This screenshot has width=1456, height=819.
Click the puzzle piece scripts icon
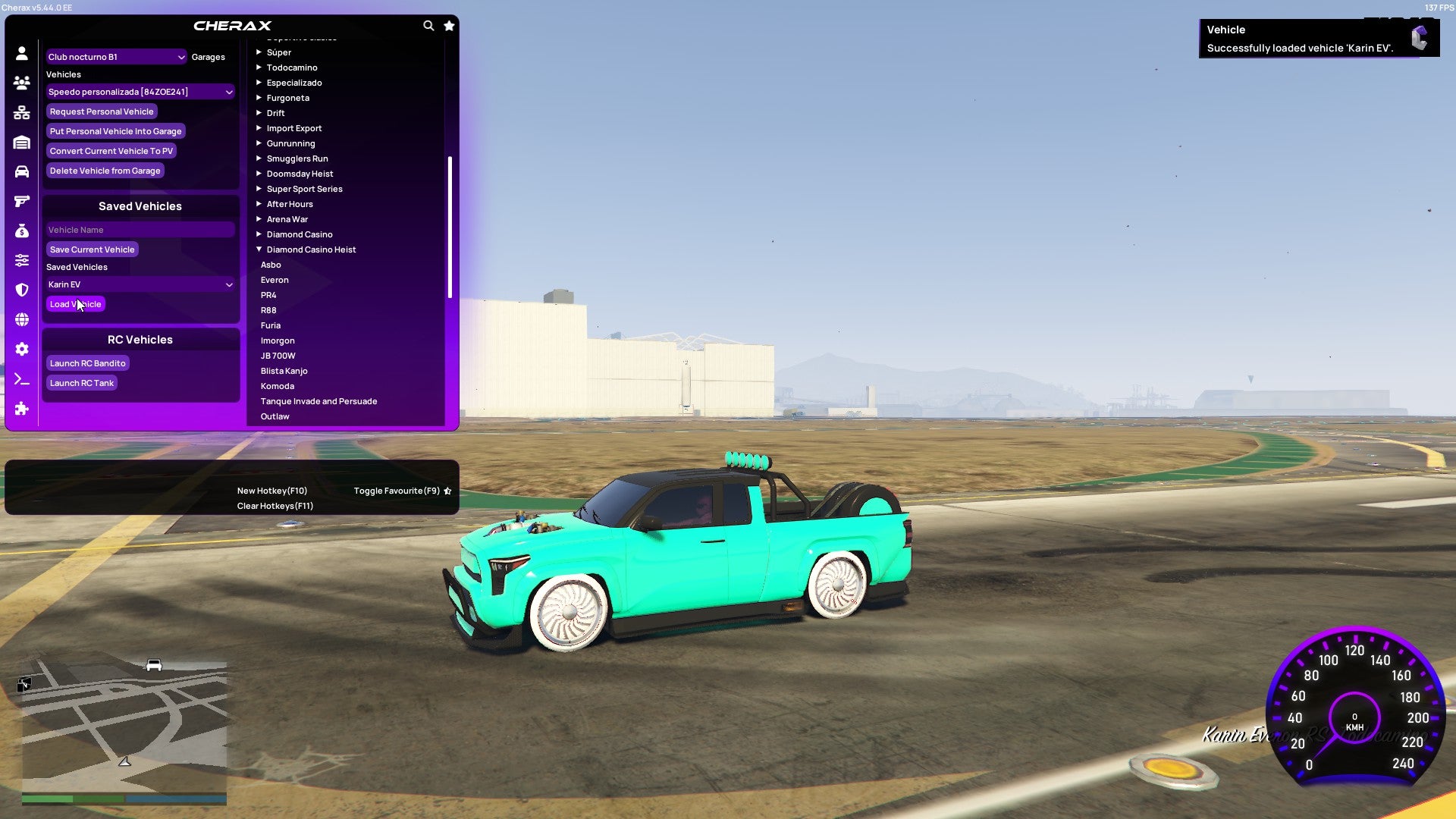(x=21, y=409)
